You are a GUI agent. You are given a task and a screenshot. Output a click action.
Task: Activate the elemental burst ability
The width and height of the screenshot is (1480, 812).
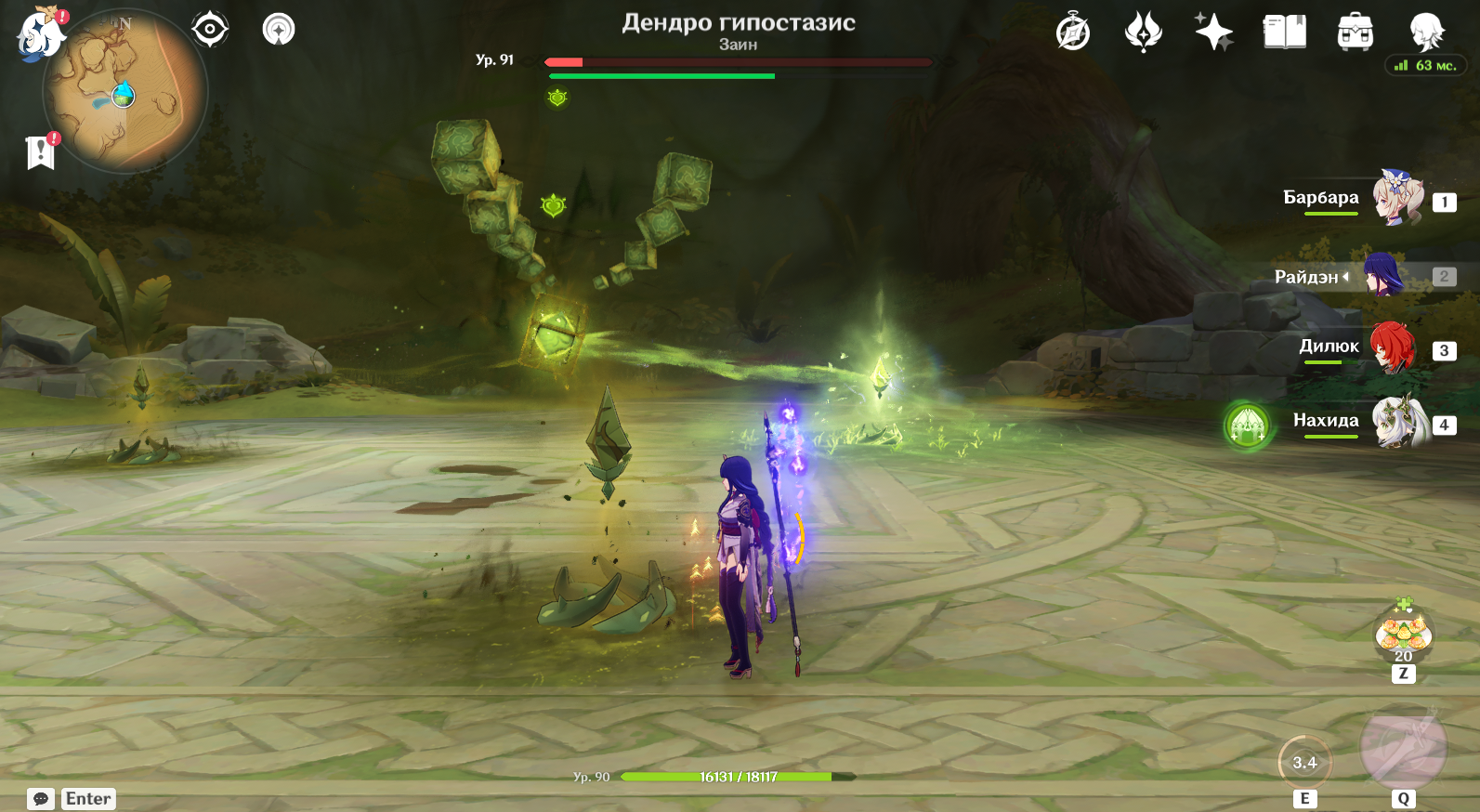(1403, 748)
